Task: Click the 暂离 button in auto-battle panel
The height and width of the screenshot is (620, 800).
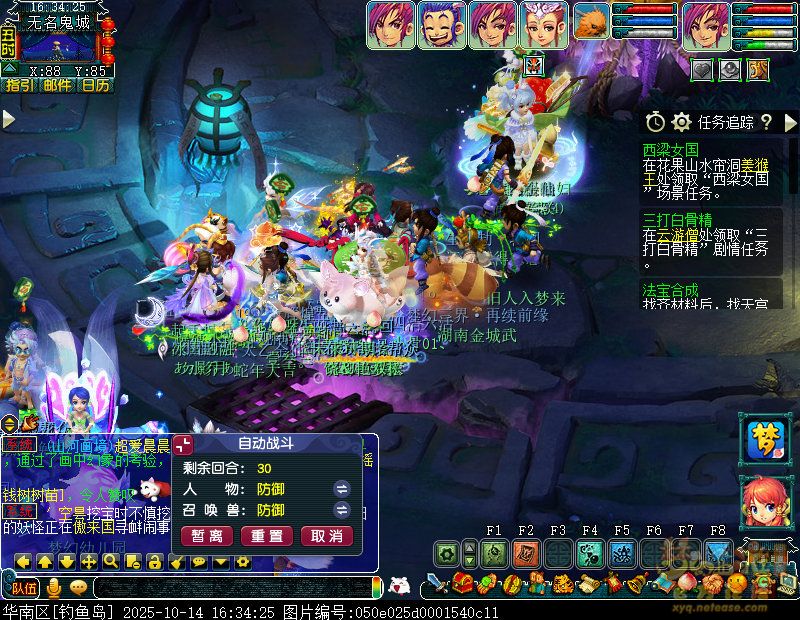Action: [206, 536]
